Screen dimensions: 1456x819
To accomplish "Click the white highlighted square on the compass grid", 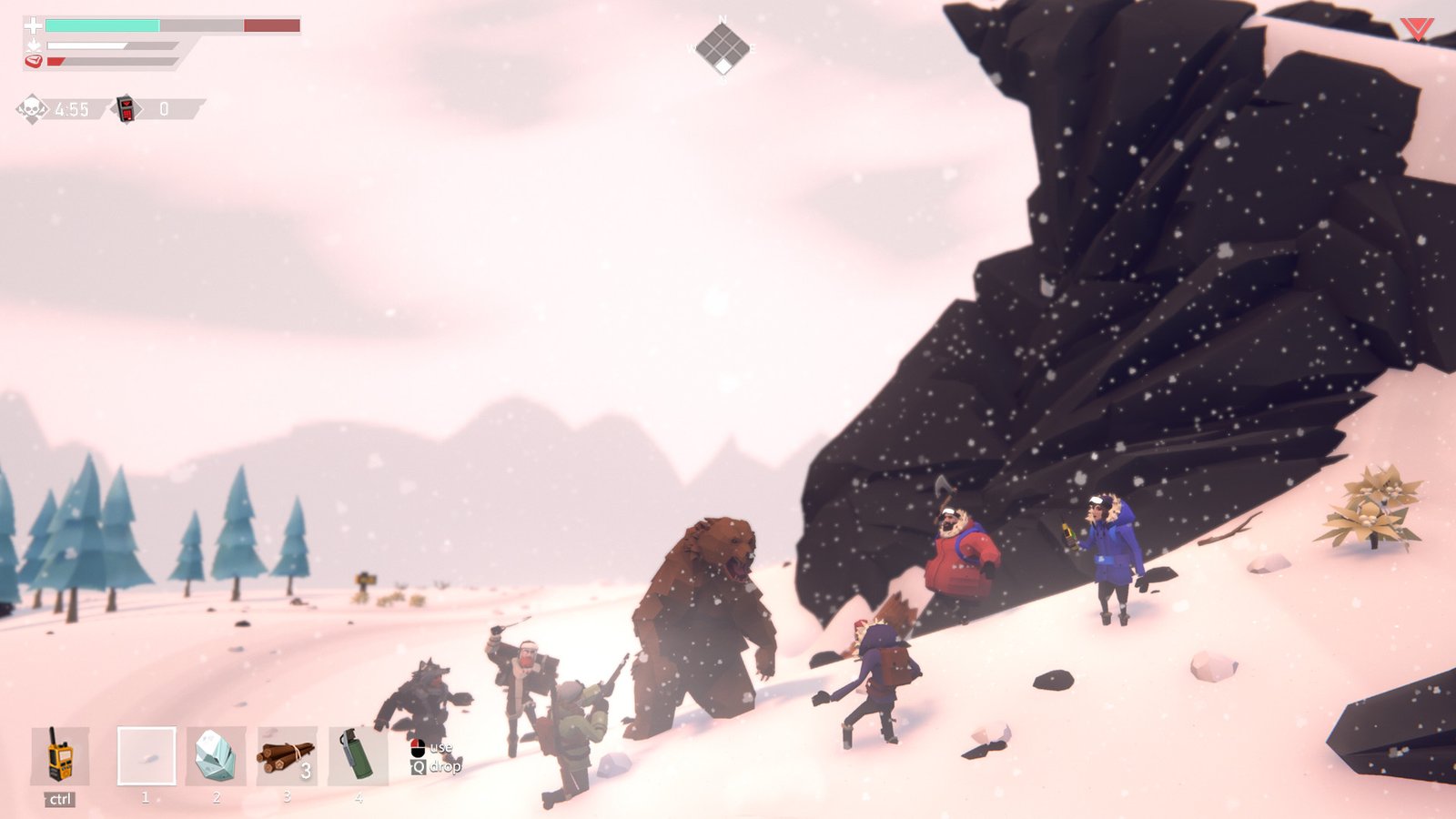I will (x=723, y=66).
